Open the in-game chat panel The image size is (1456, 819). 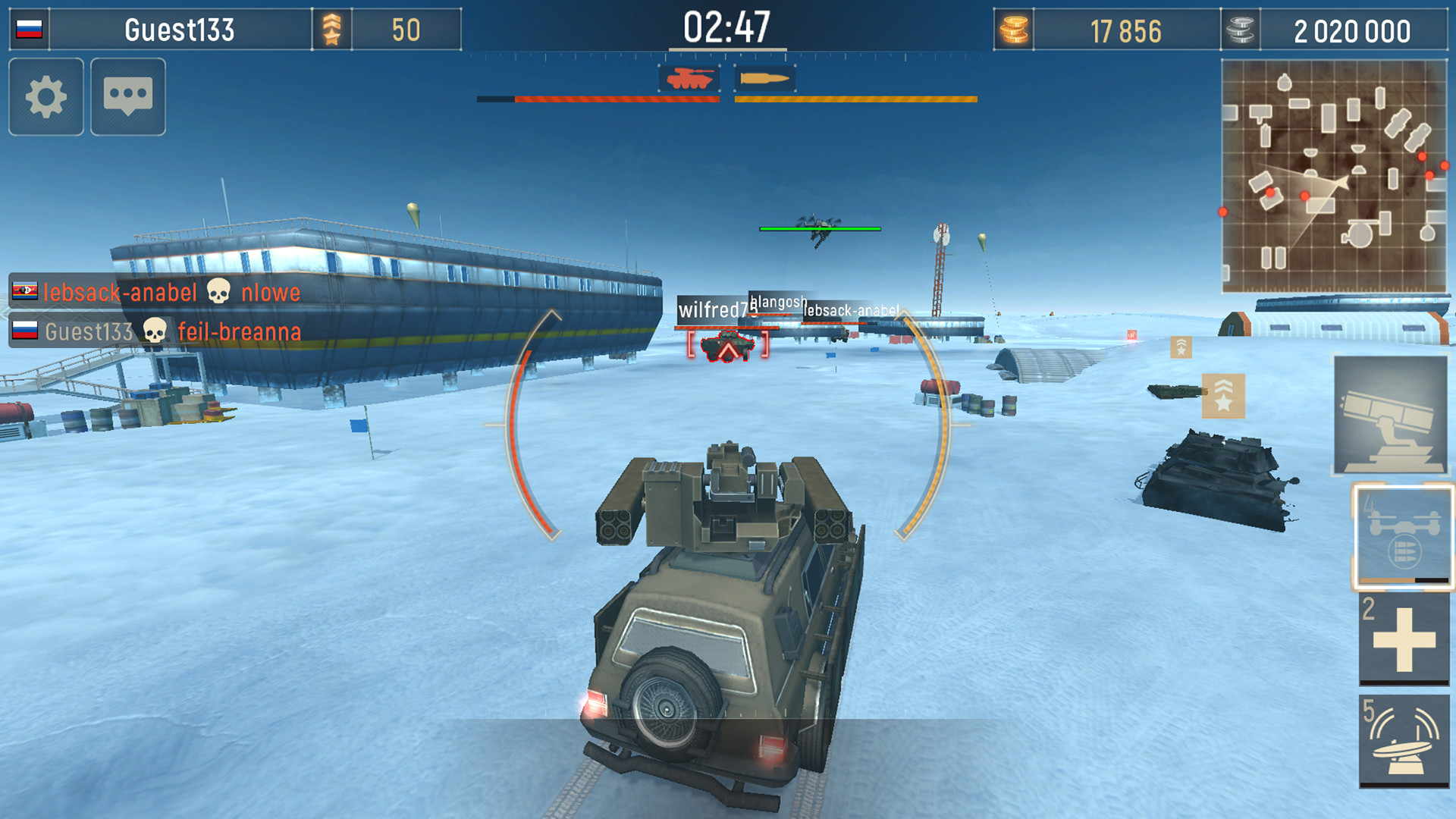pos(127,98)
